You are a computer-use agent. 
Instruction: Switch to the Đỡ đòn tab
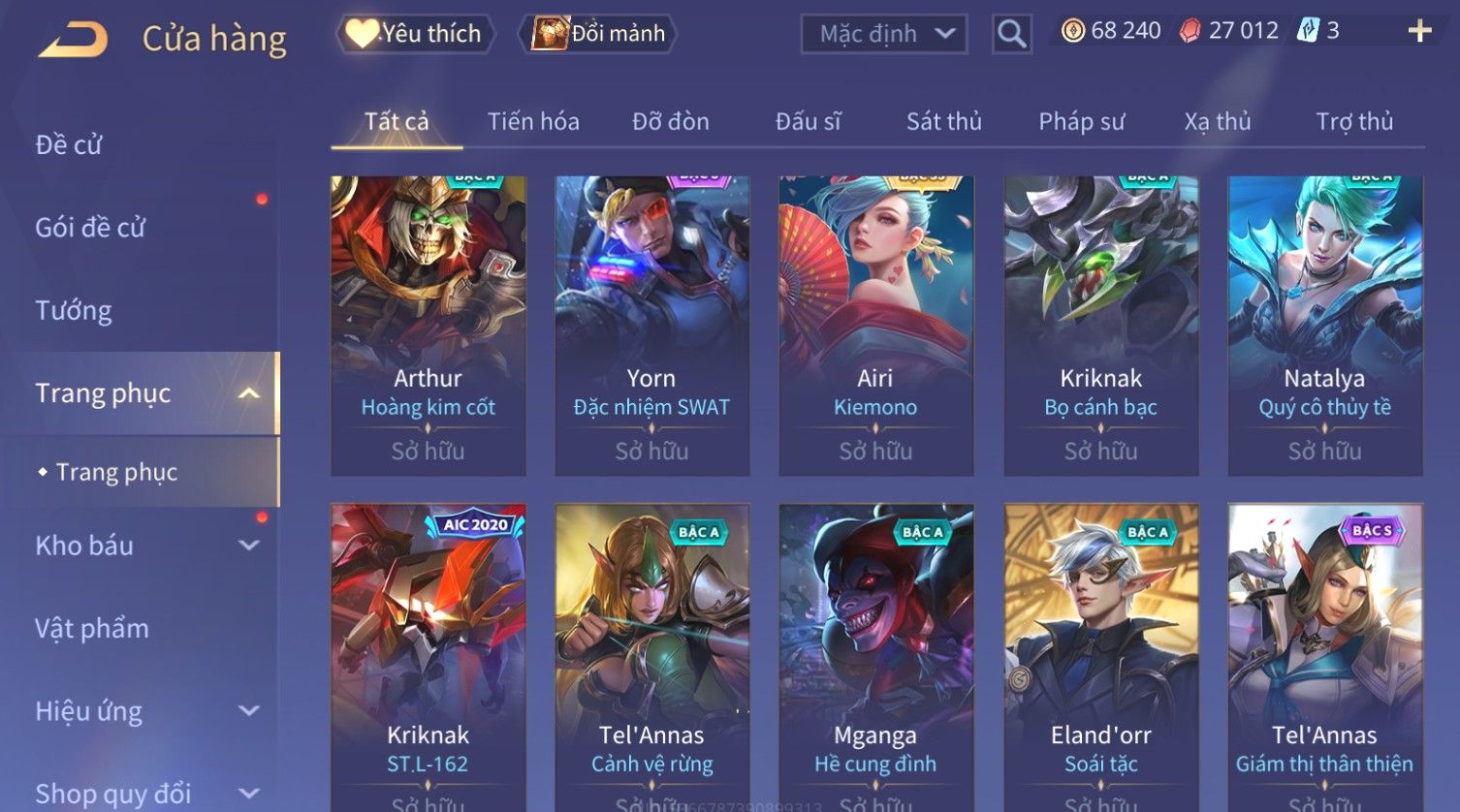[670, 122]
